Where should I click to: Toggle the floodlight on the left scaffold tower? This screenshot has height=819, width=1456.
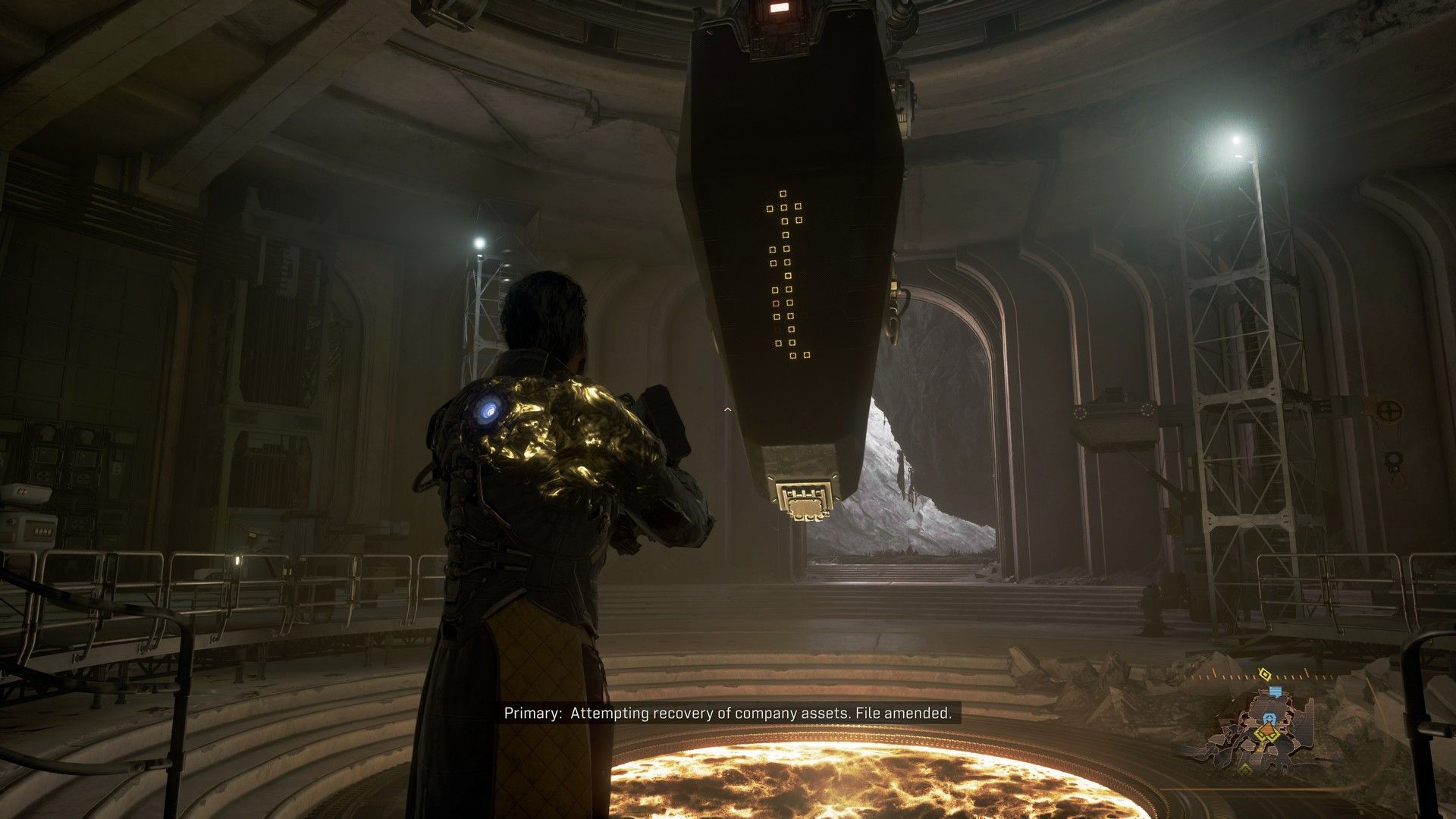pos(480,241)
